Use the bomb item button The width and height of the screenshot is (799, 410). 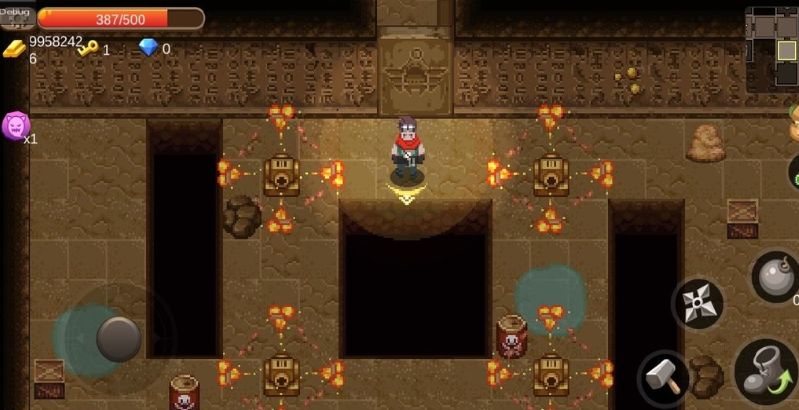tap(777, 275)
